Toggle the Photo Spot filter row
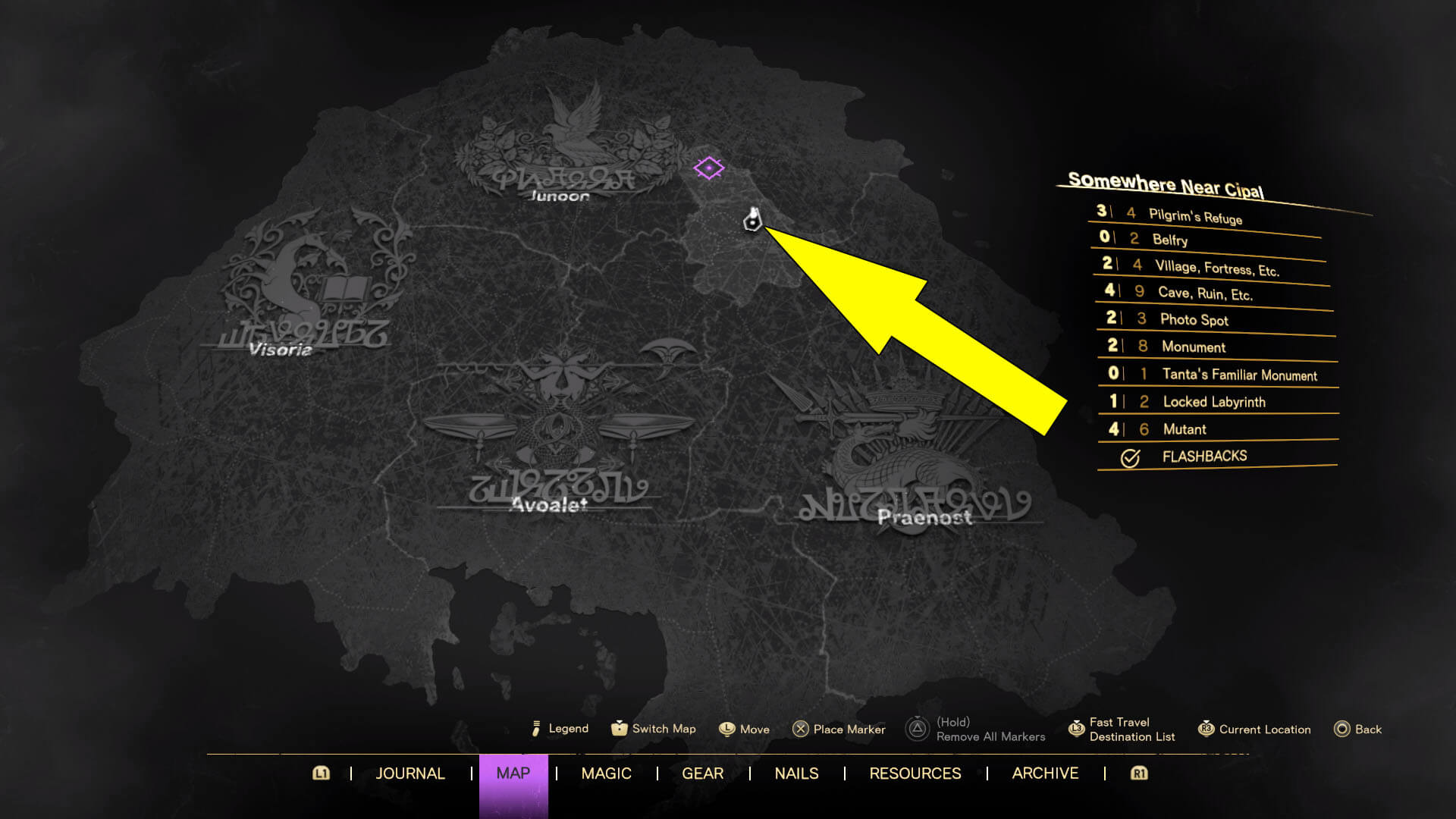Image resolution: width=1456 pixels, height=819 pixels. click(x=1194, y=320)
